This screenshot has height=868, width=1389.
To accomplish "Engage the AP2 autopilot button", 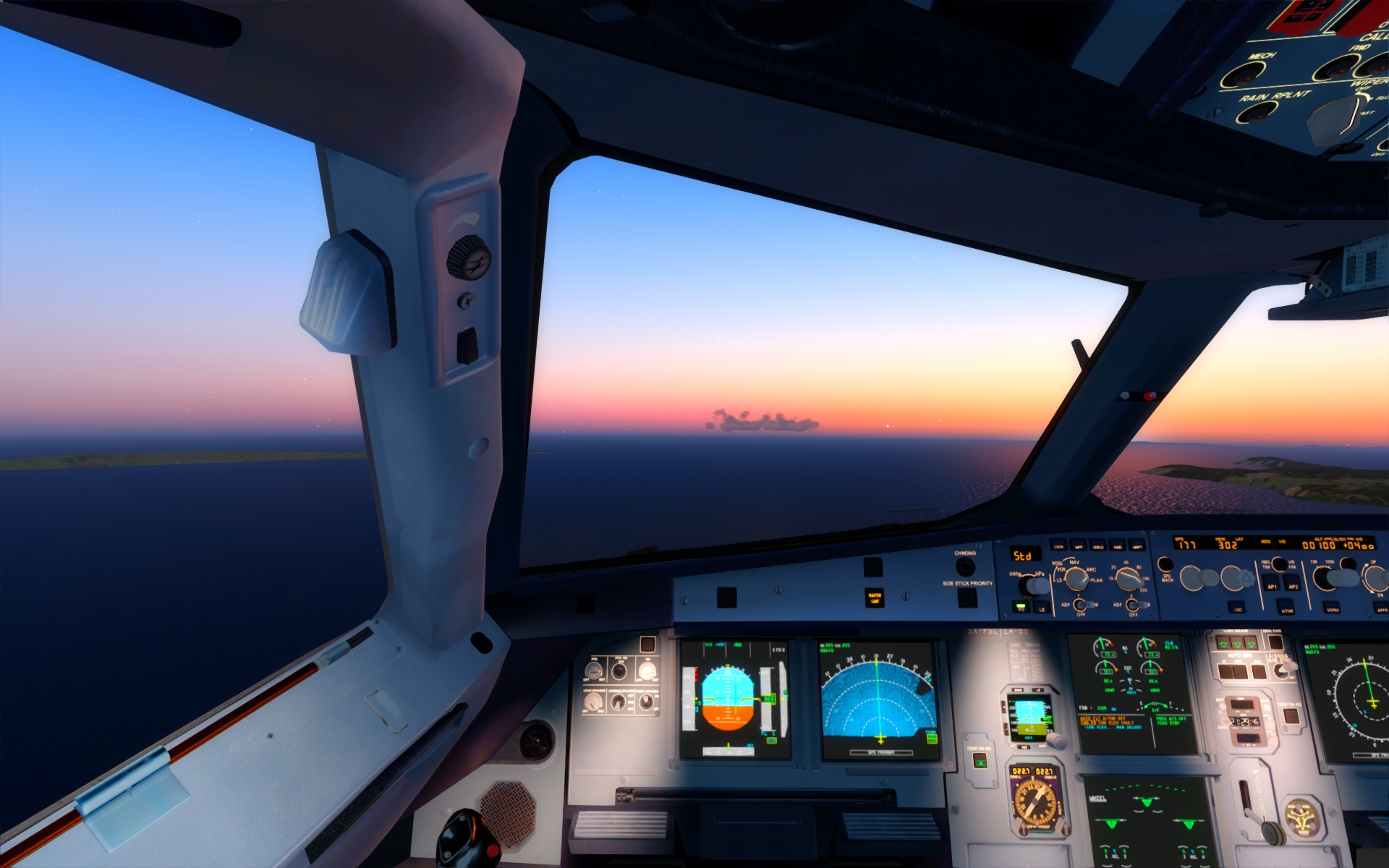I will tap(1293, 584).
